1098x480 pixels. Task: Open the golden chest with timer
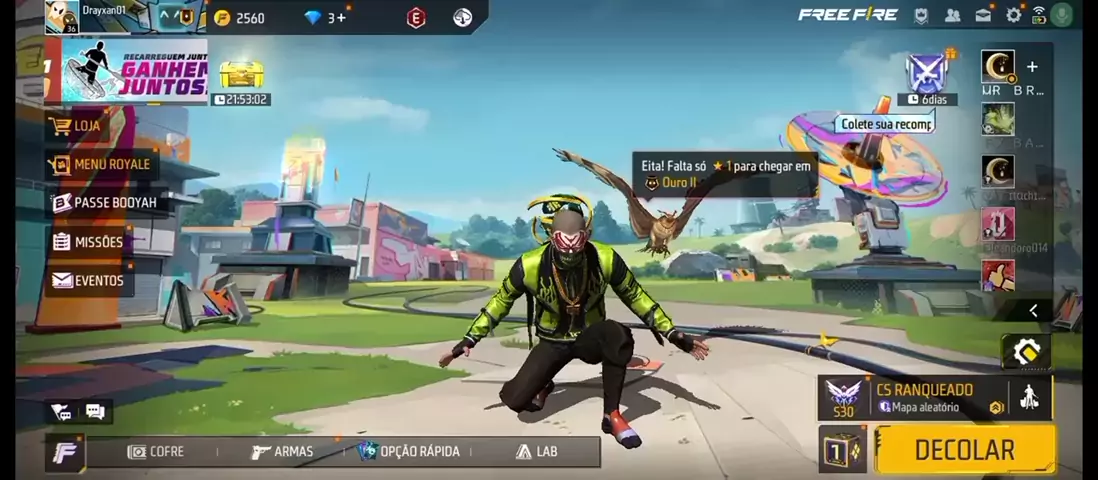pyautogui.click(x=240, y=74)
